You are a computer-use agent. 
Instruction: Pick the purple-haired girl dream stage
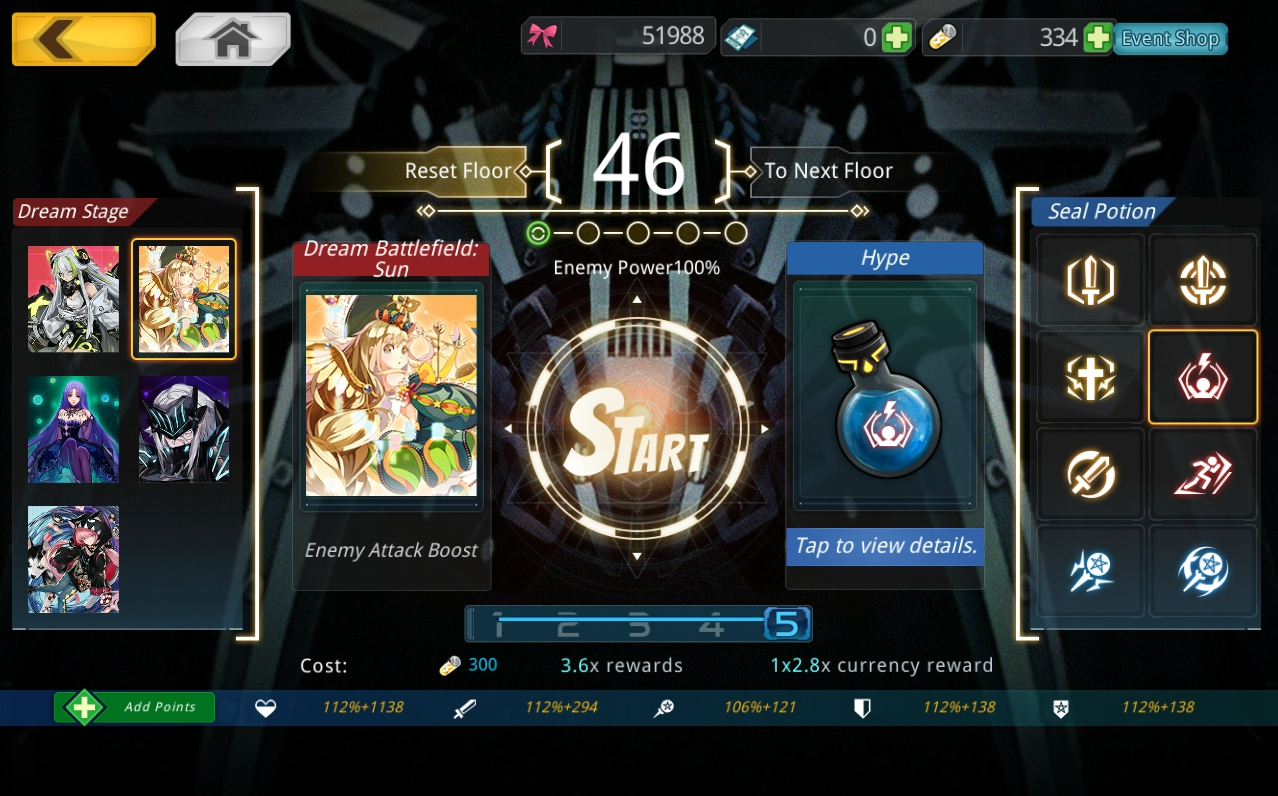coord(73,429)
